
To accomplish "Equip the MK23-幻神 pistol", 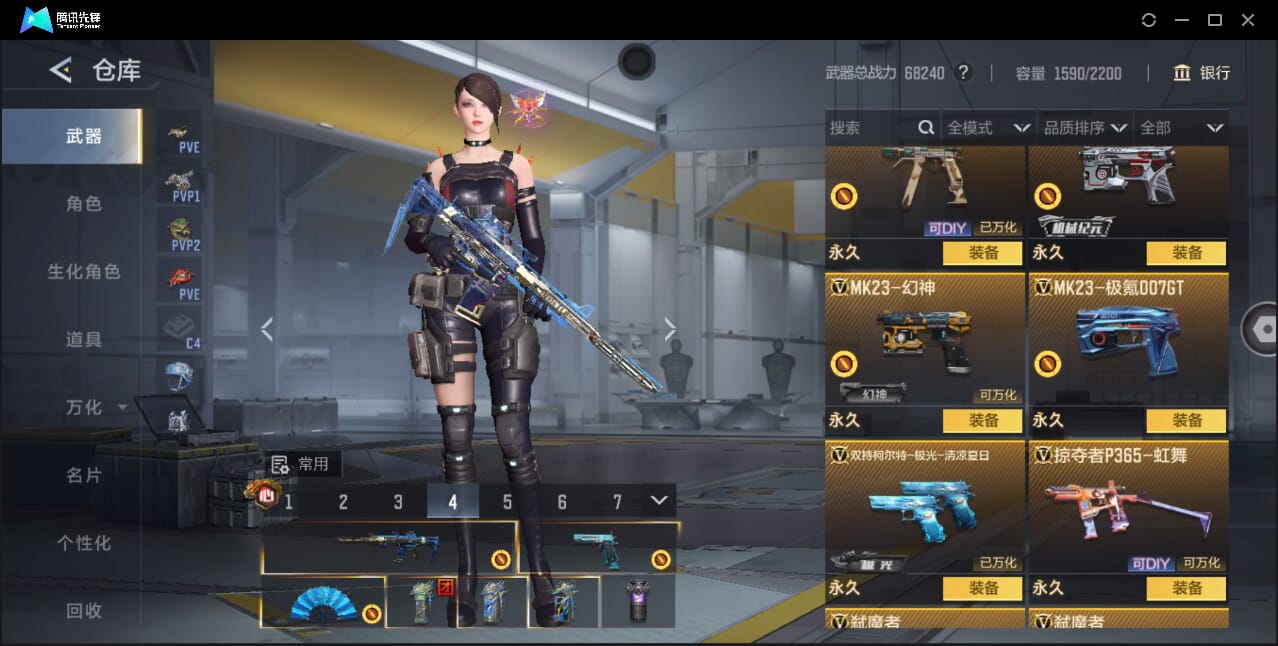I will [983, 421].
